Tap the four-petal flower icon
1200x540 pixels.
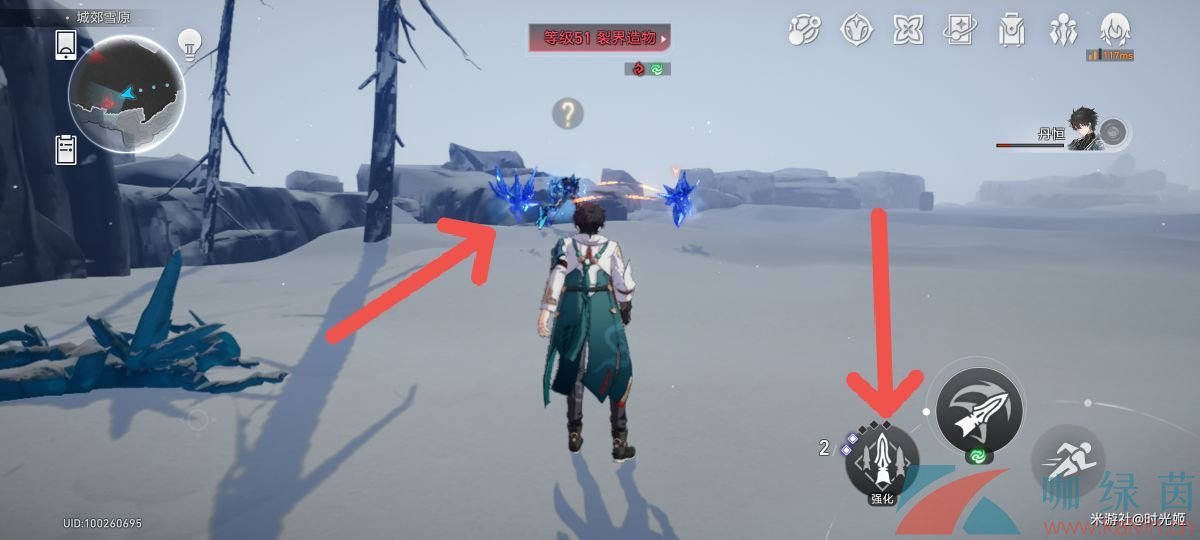pyautogui.click(x=908, y=31)
